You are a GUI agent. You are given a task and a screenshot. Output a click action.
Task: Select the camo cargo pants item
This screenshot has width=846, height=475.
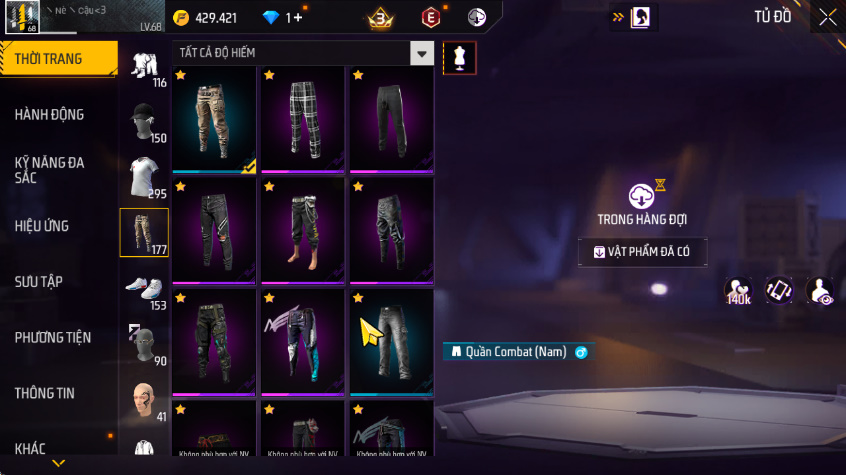coord(215,120)
